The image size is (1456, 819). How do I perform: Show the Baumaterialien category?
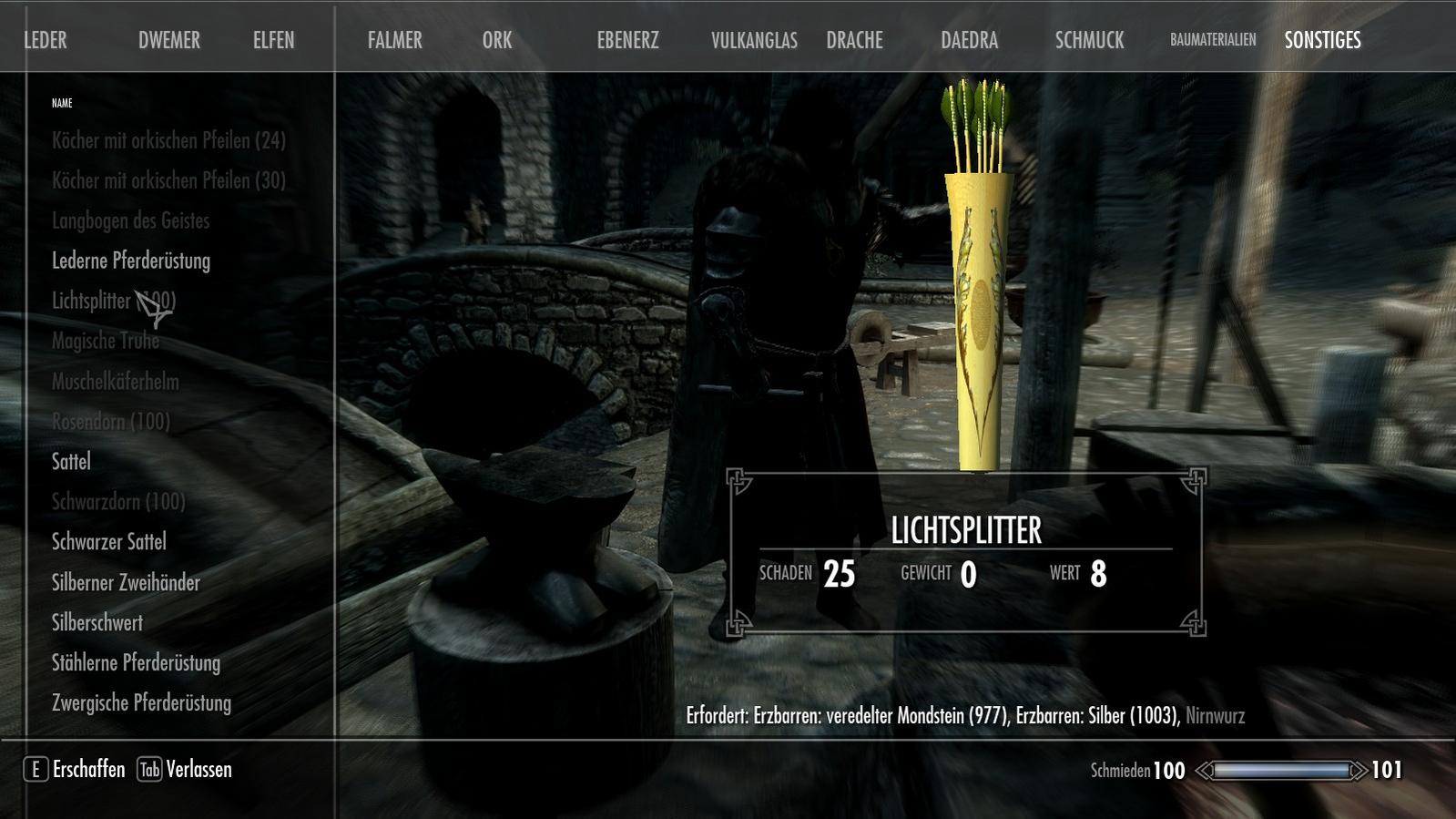pos(1213,40)
